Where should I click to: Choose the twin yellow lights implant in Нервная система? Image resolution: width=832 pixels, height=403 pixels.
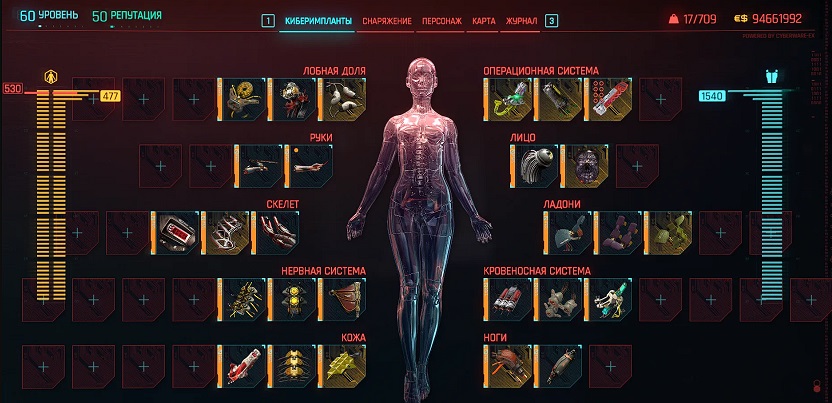click(292, 298)
